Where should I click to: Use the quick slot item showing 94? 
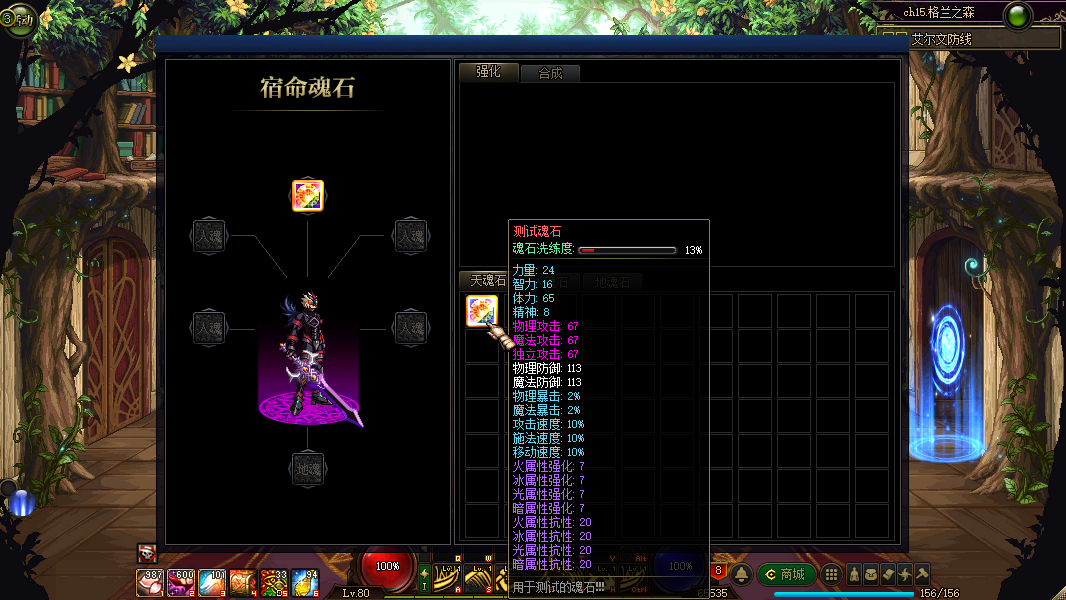pyautogui.click(x=305, y=581)
